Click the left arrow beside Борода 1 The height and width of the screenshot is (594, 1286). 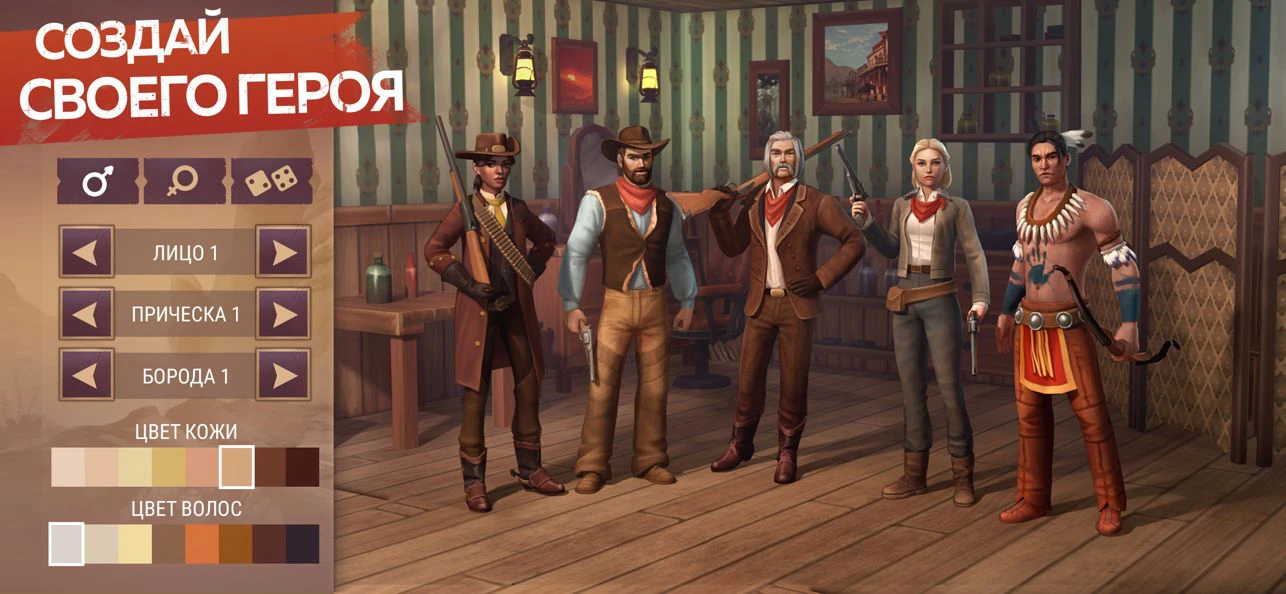86,376
